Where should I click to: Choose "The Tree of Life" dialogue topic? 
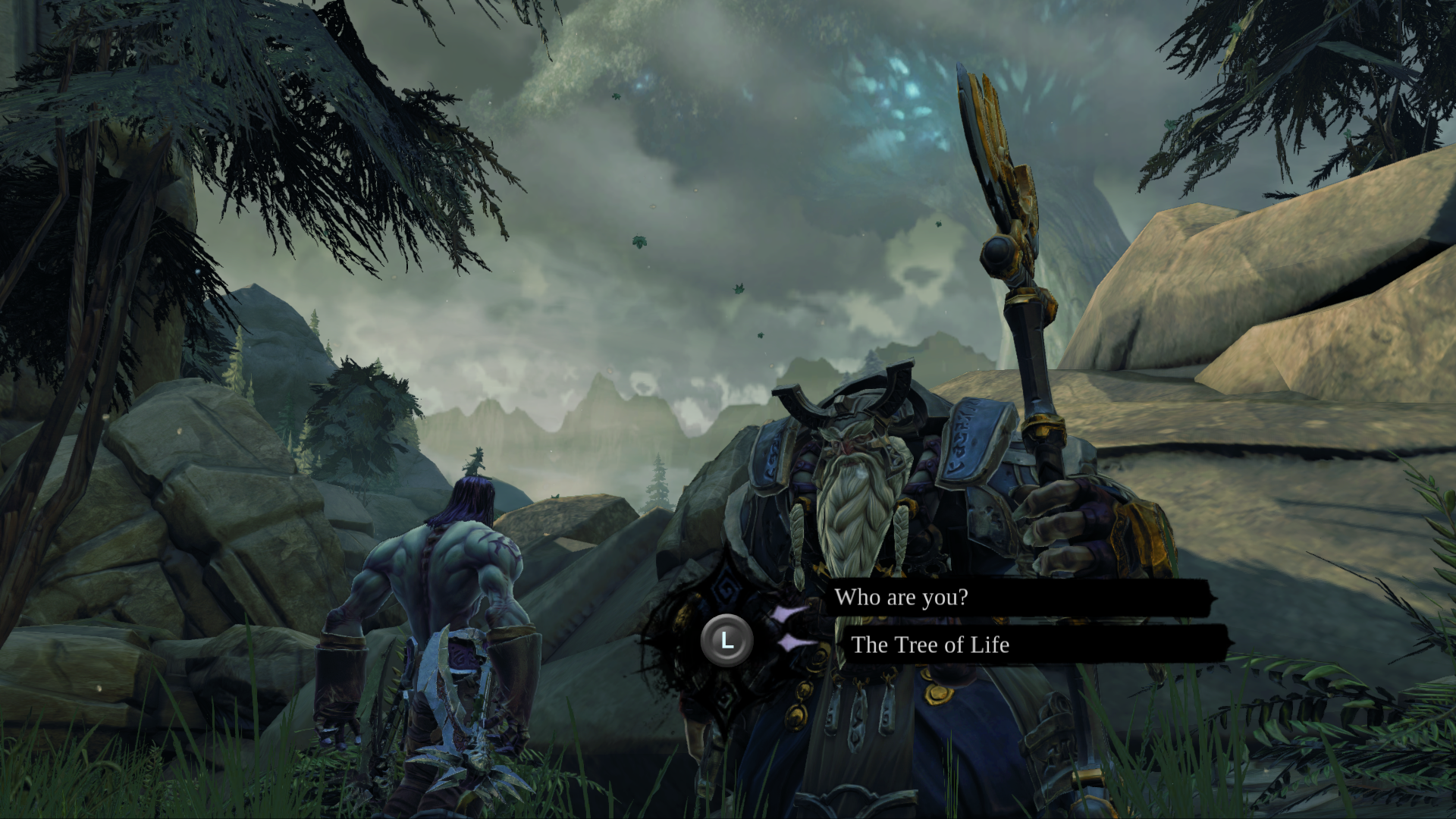930,645
